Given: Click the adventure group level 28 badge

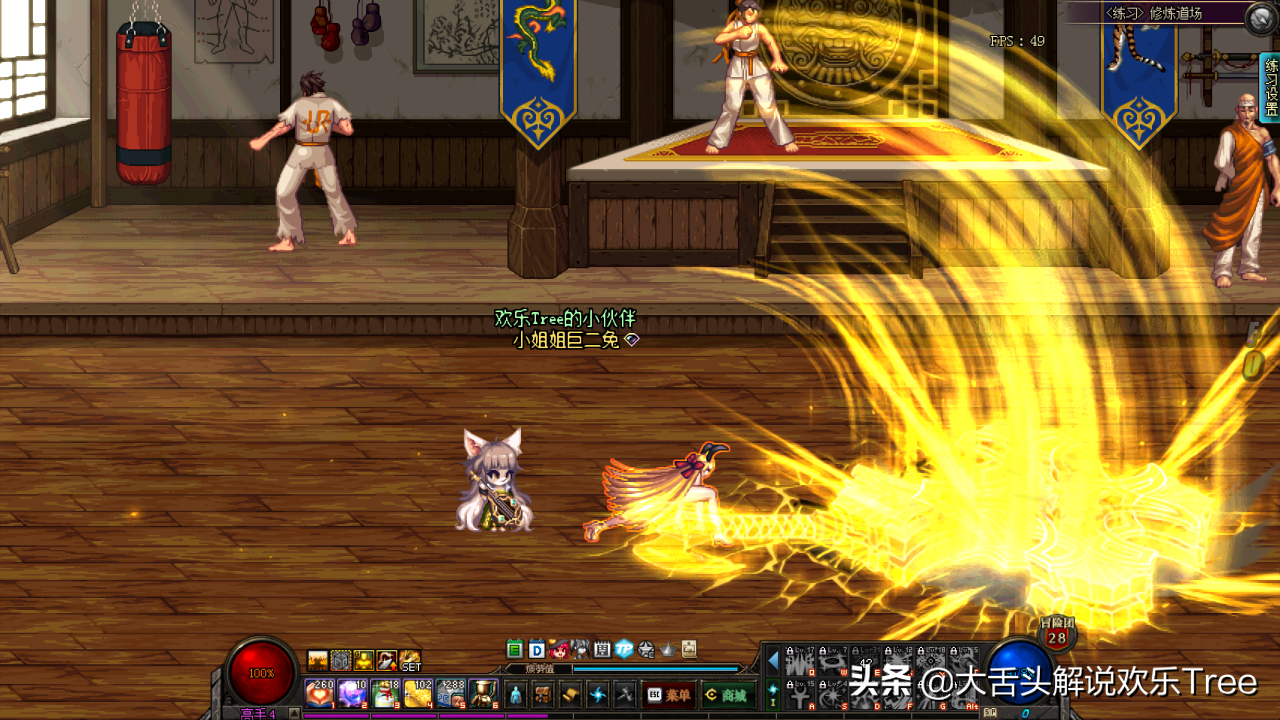Looking at the screenshot, I should (x=1056, y=635).
